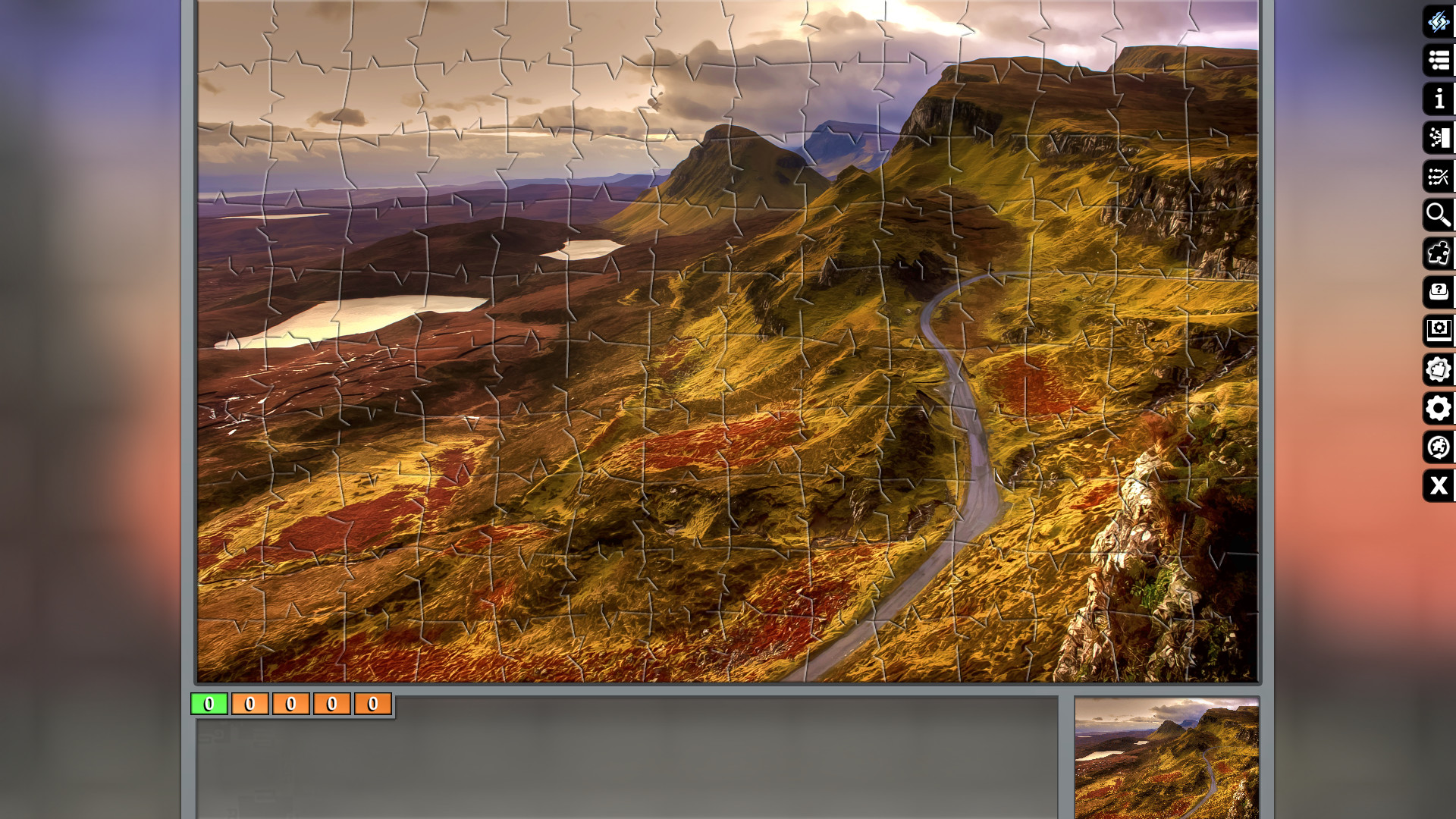Select the piece placement tool icon
Viewport: 1456px width, 819px height.
[x=1439, y=138]
